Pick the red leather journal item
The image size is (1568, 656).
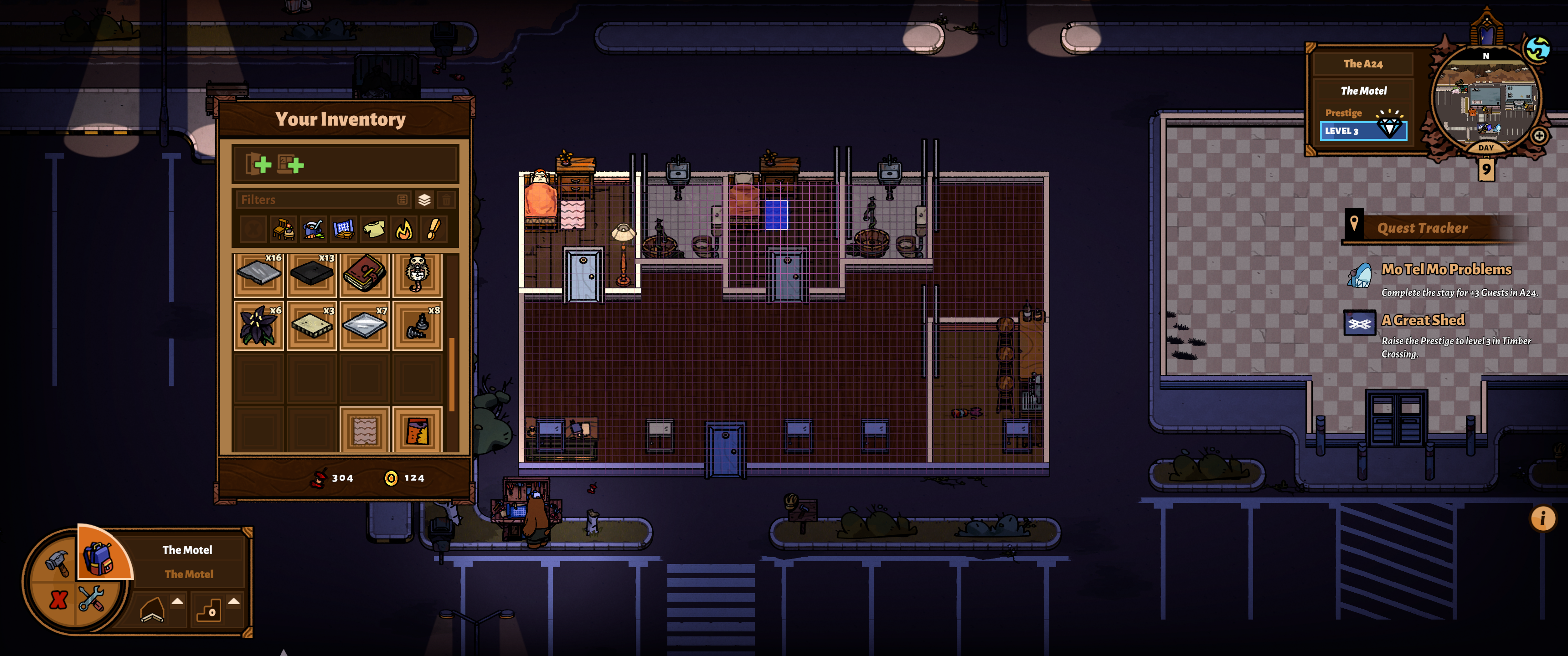click(365, 273)
